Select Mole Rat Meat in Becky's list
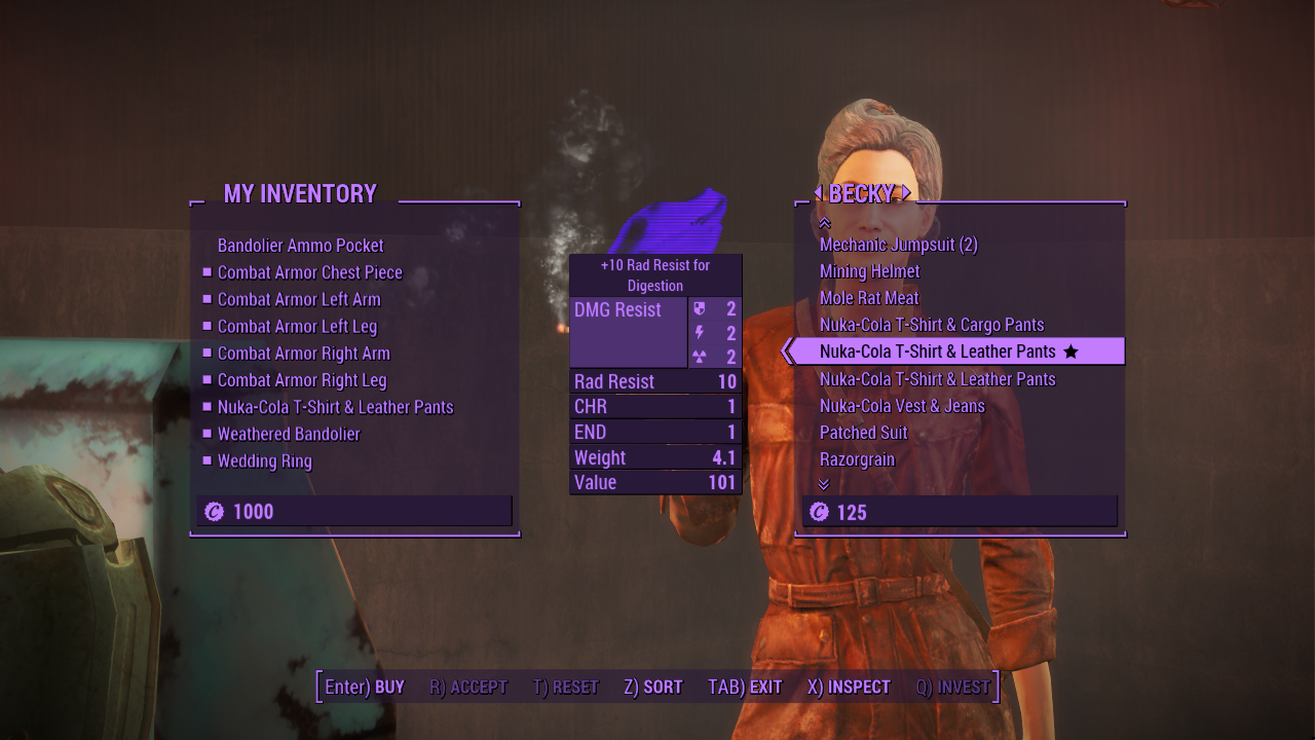This screenshot has height=740, width=1315. (868, 299)
